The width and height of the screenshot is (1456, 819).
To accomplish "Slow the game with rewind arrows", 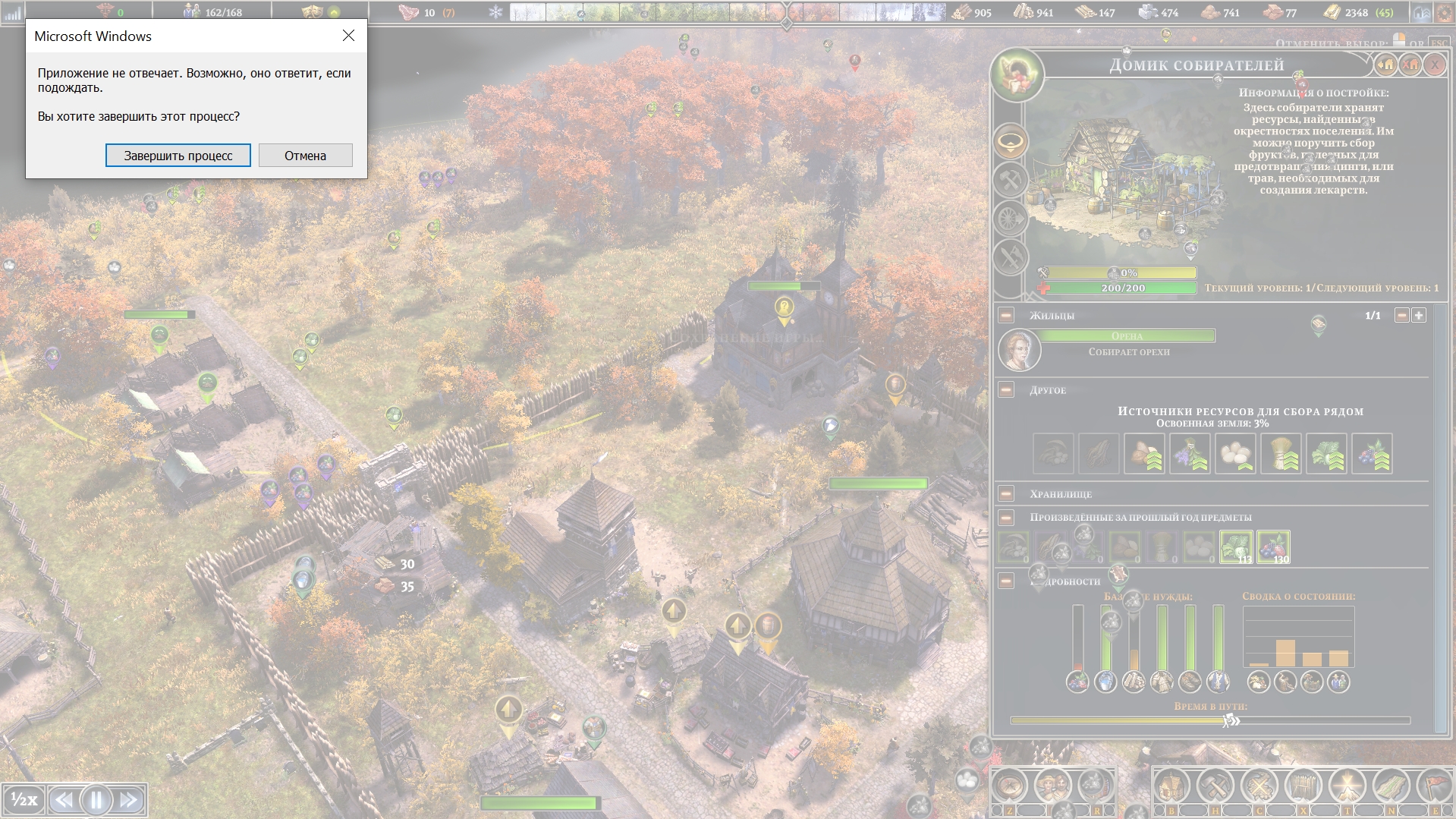I will [64, 799].
